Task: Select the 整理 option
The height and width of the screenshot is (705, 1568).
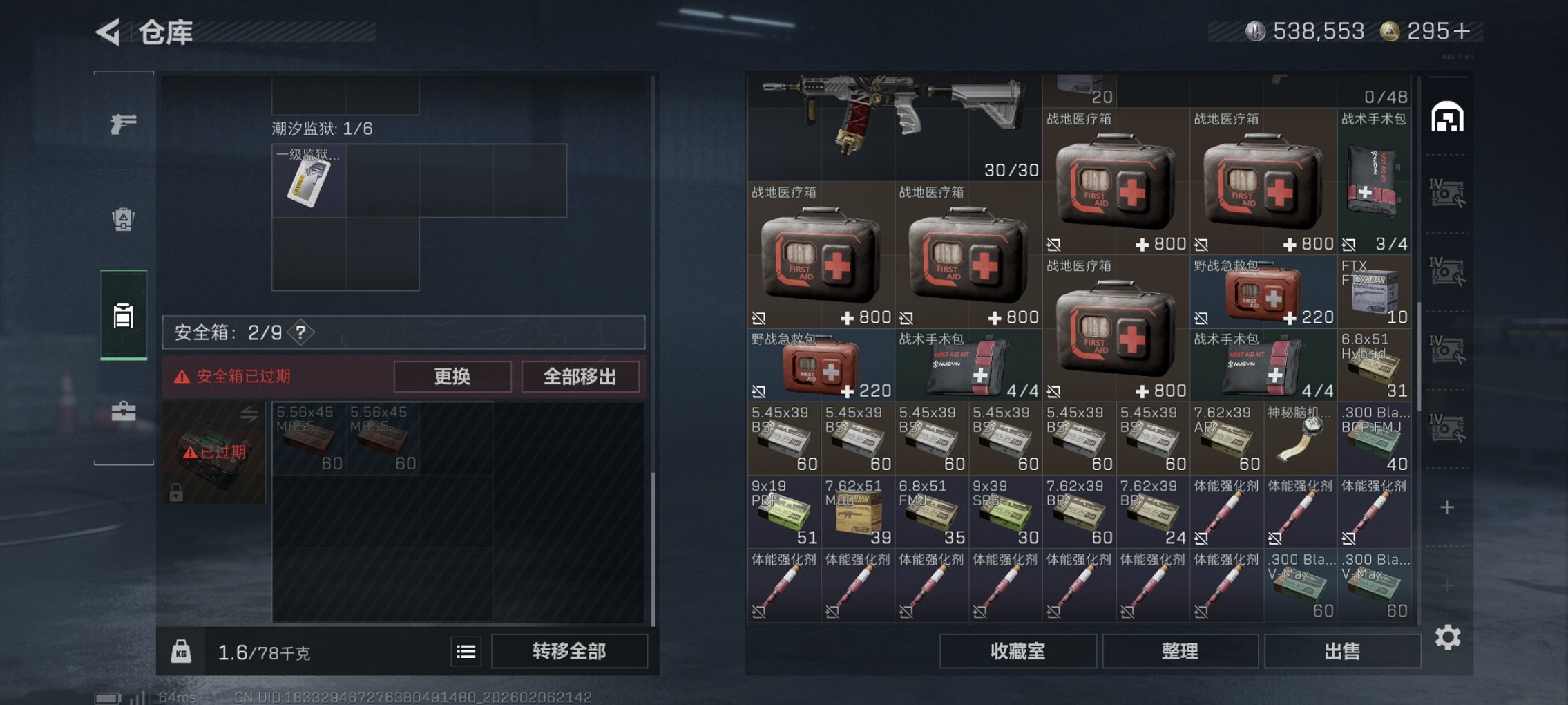Action: tap(1180, 650)
